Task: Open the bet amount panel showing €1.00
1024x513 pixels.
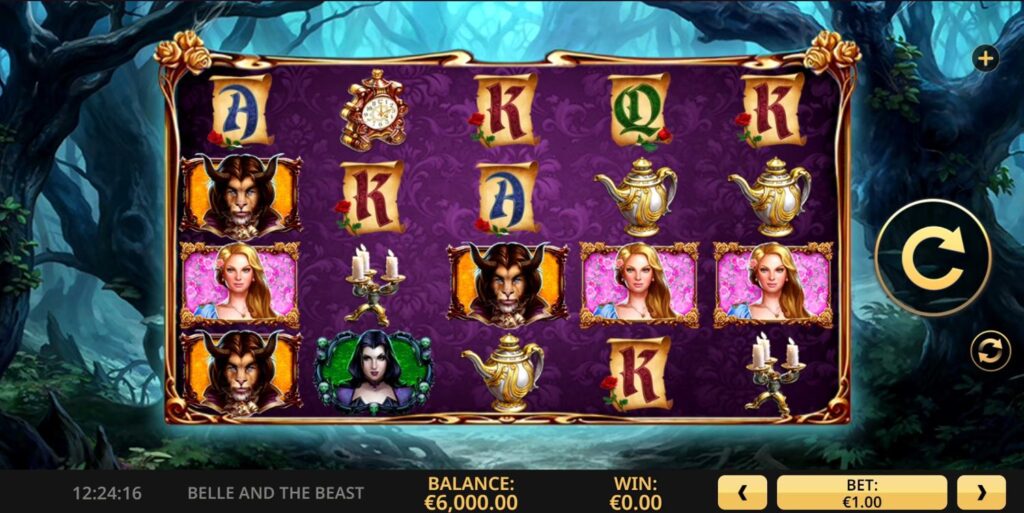Action: [861, 492]
